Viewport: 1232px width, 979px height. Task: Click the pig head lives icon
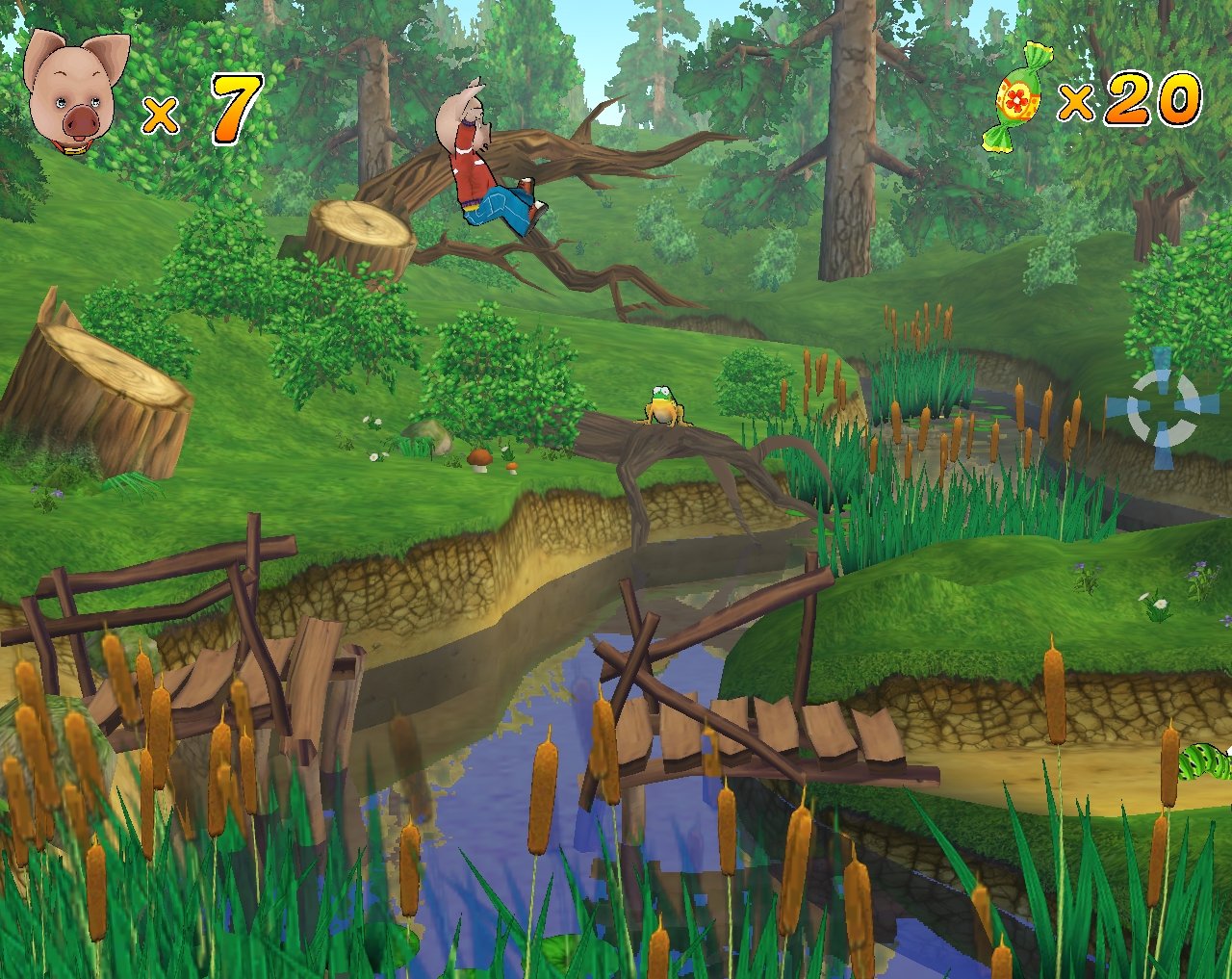(x=75, y=90)
